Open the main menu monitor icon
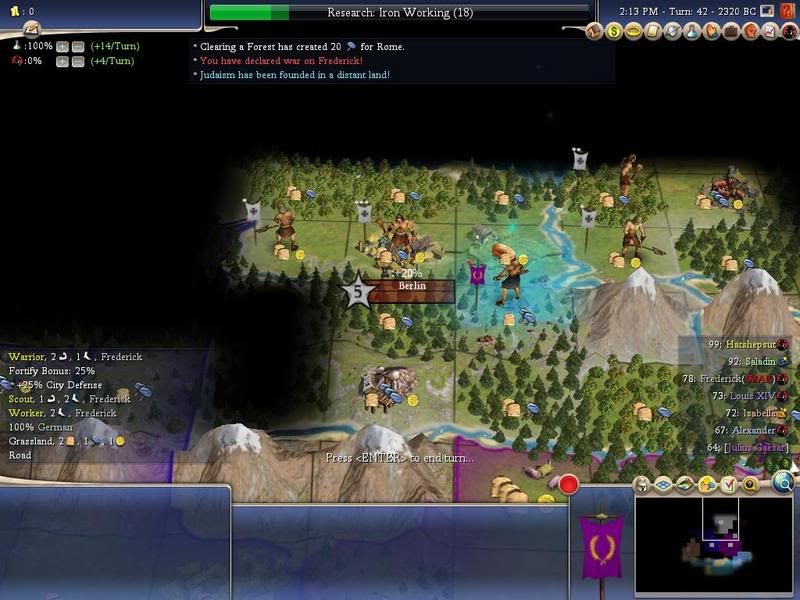 [x=767, y=12]
